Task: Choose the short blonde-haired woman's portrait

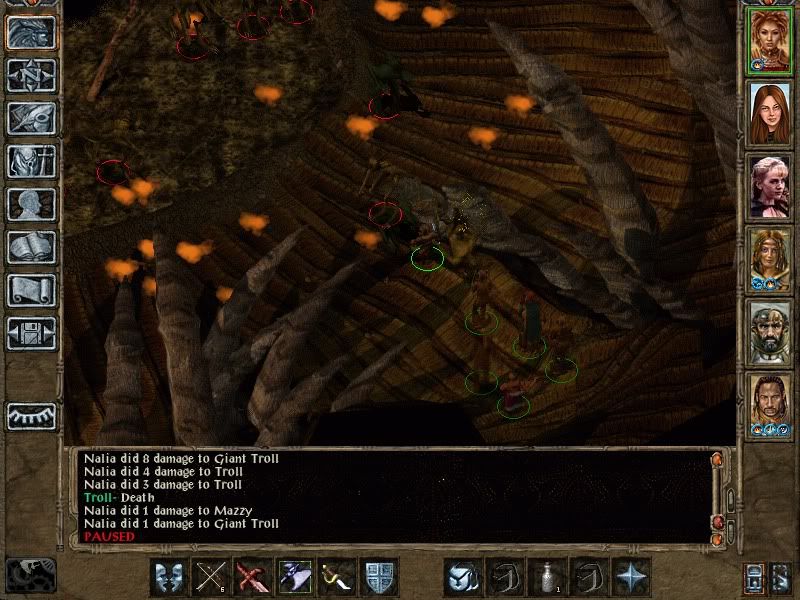Action: pos(770,185)
